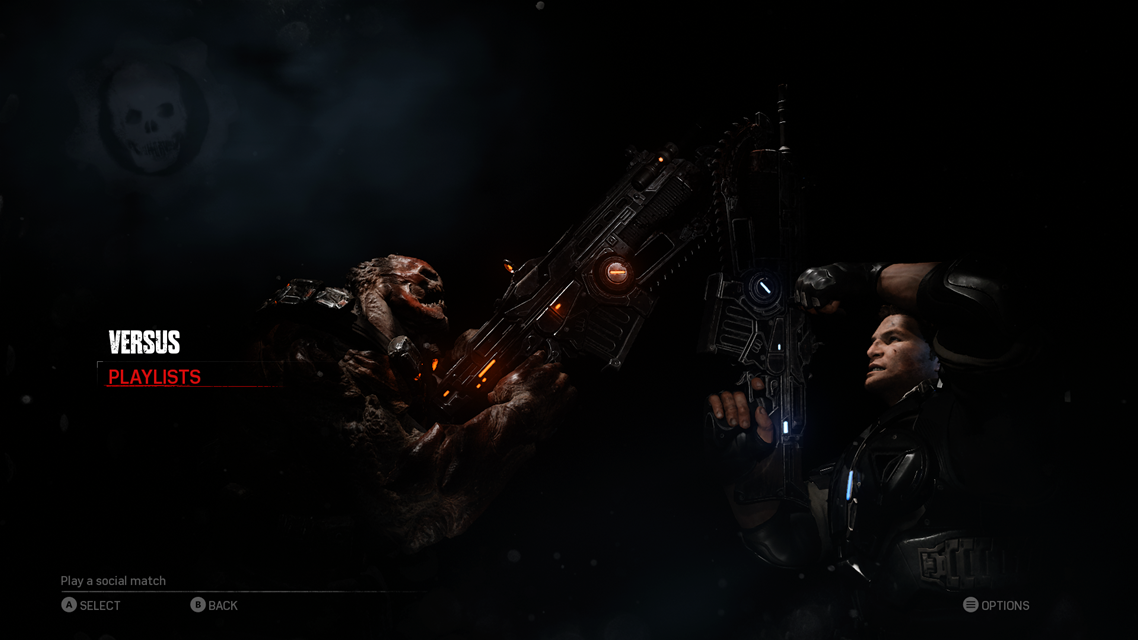This screenshot has height=640, width=1138.
Task: Select the Playlists menu entry
Action: coord(155,377)
